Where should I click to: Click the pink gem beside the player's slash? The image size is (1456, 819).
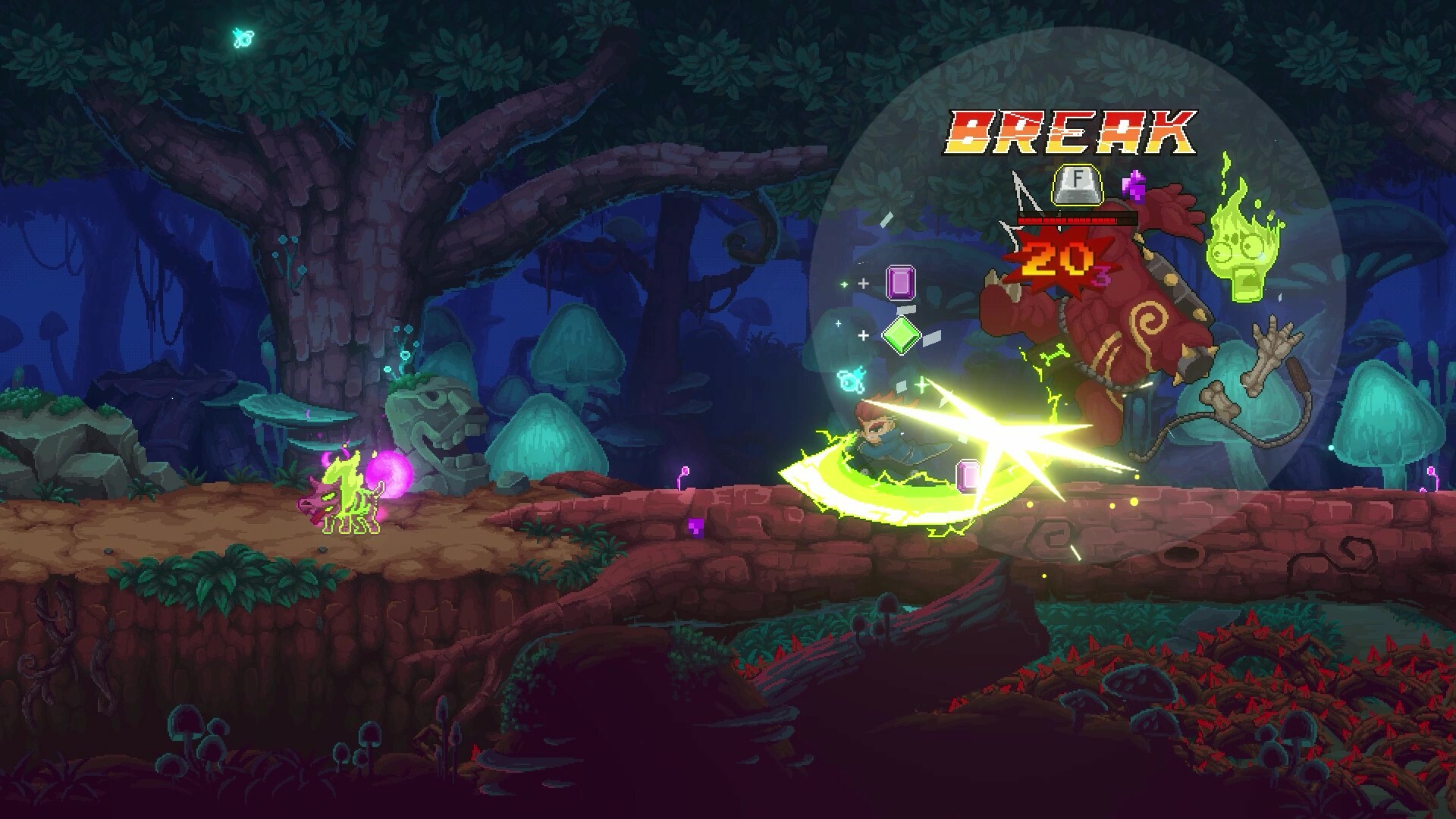968,474
